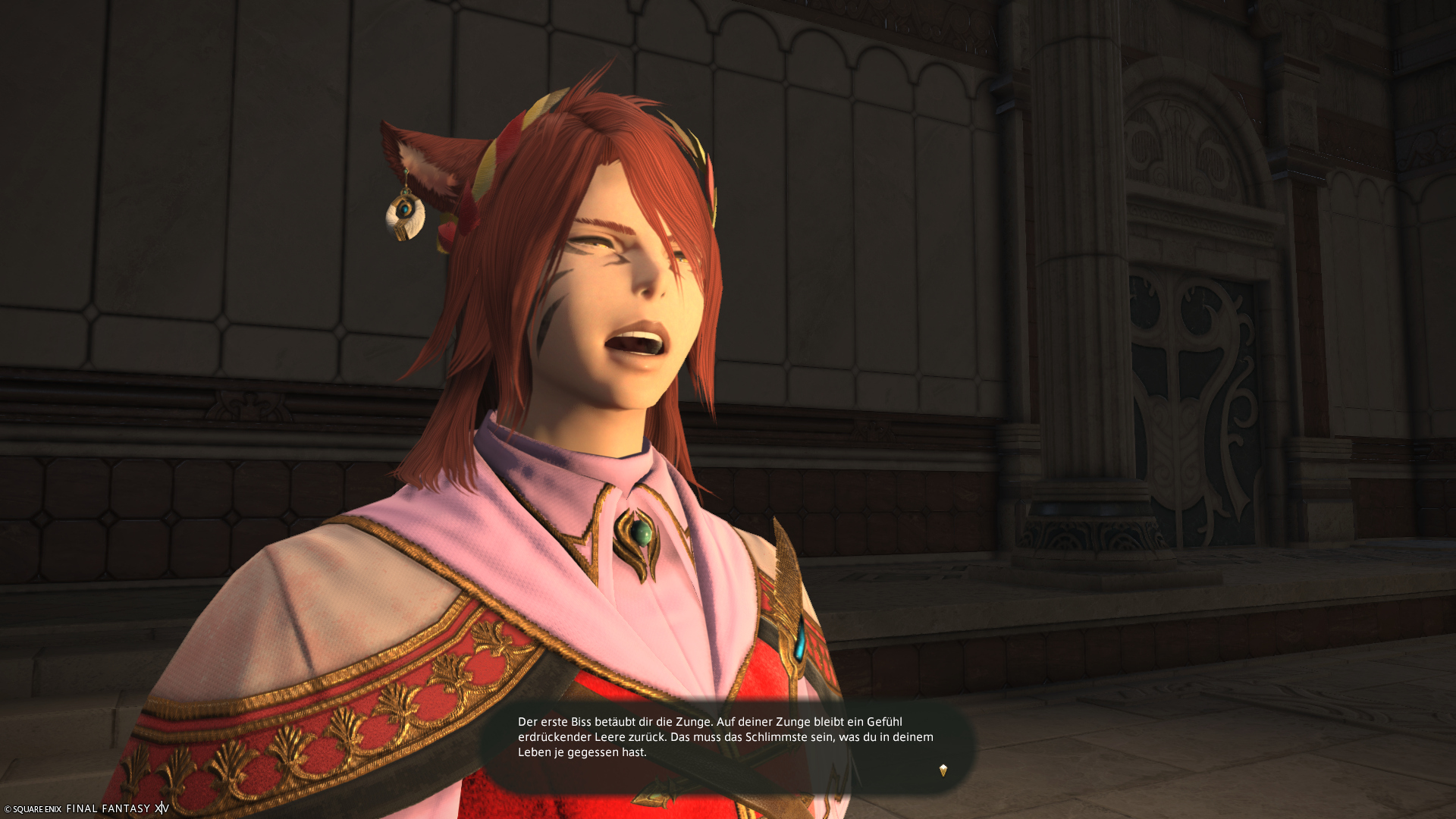
Task: Click the dialogue box beginning "Der erste Biss"
Action: [726, 737]
